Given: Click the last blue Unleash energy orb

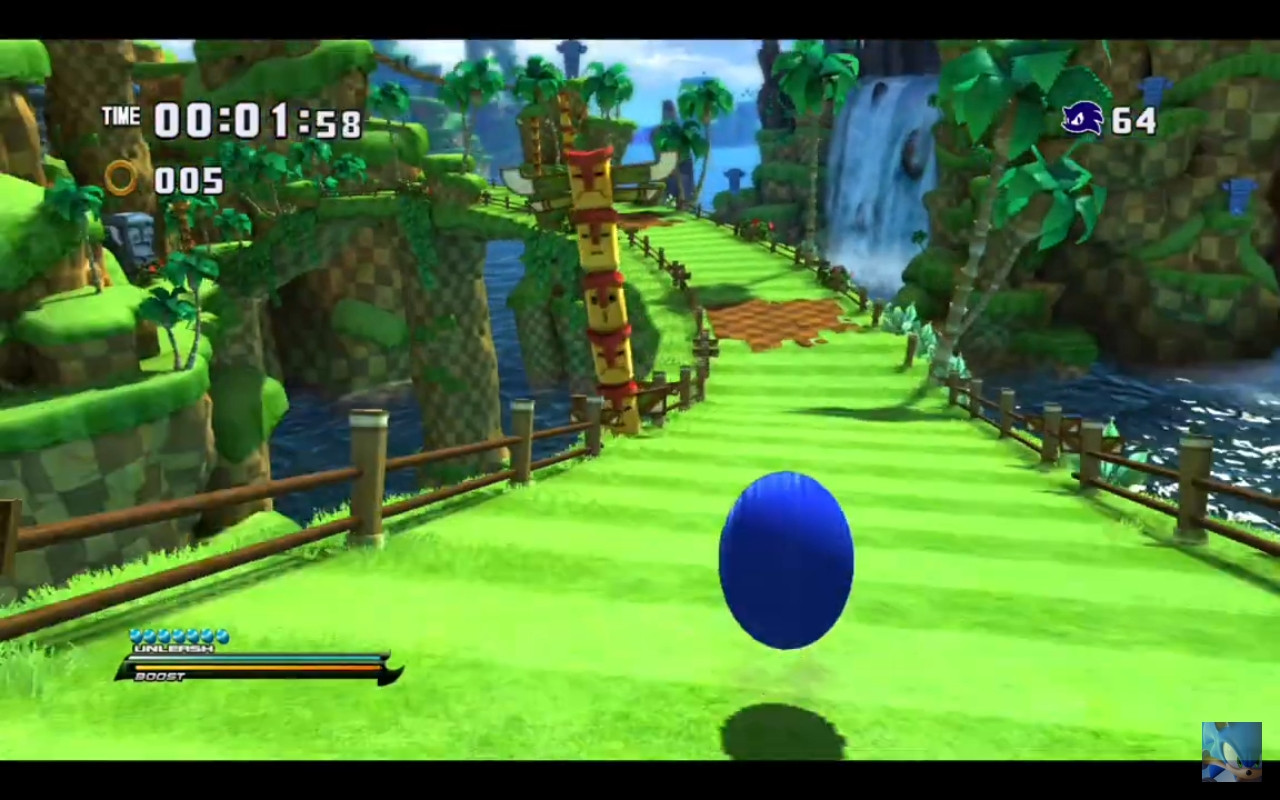Looking at the screenshot, I should tap(225, 634).
